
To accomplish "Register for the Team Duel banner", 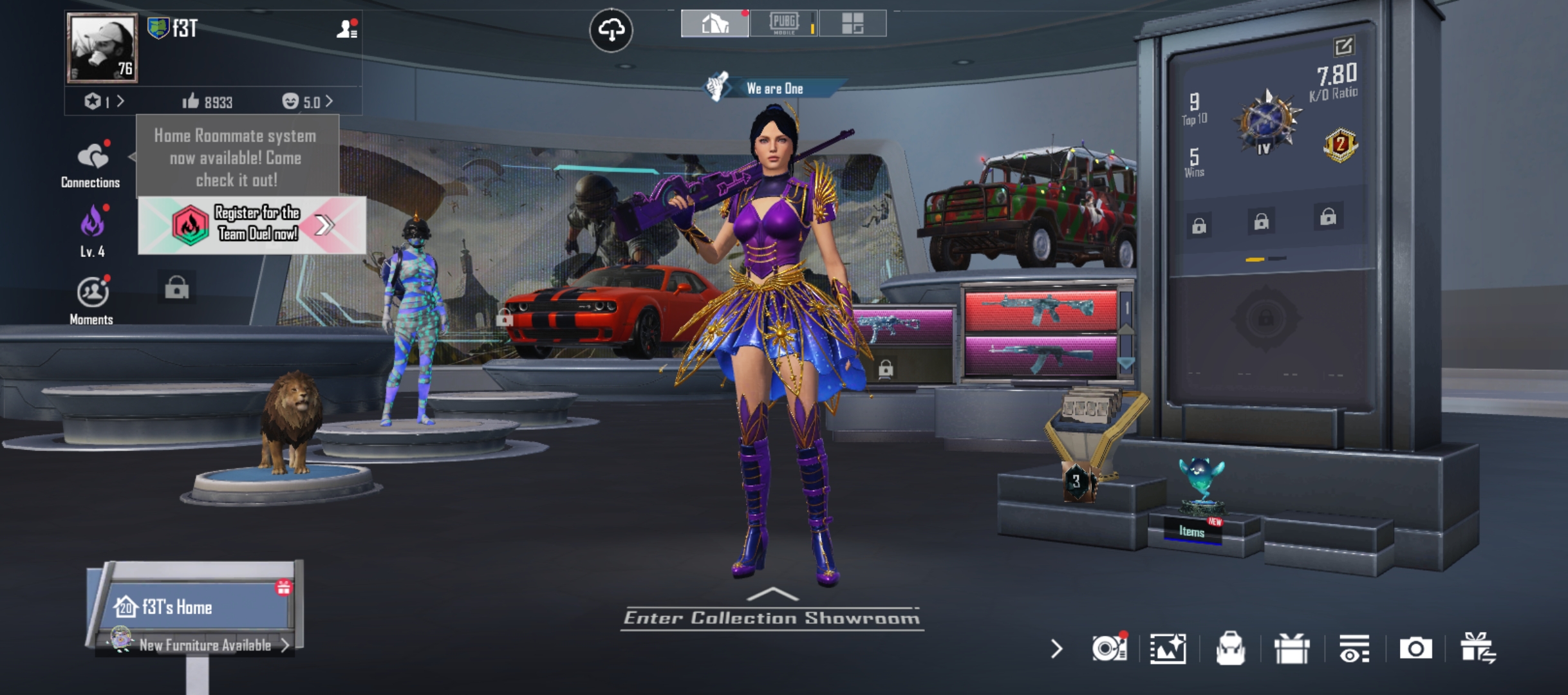I will click(x=252, y=225).
